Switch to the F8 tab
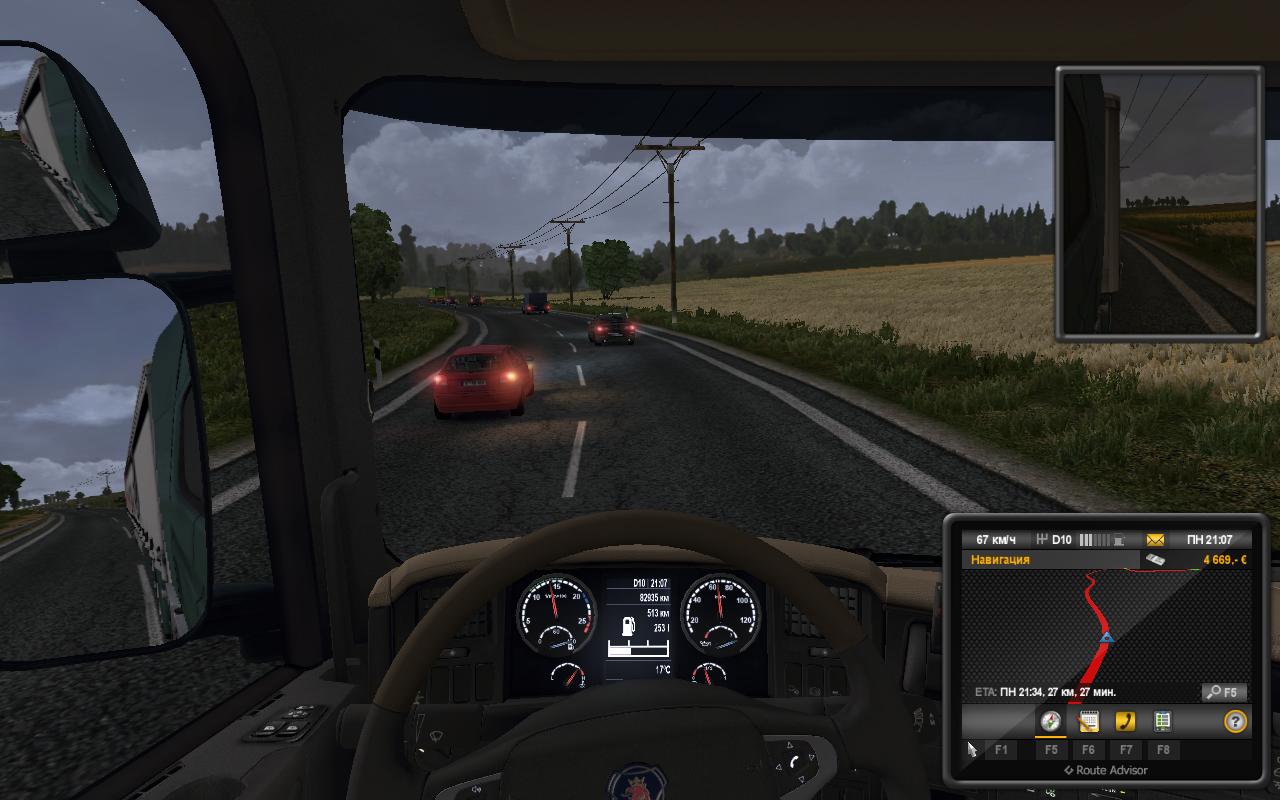The height and width of the screenshot is (800, 1280). tap(1163, 748)
